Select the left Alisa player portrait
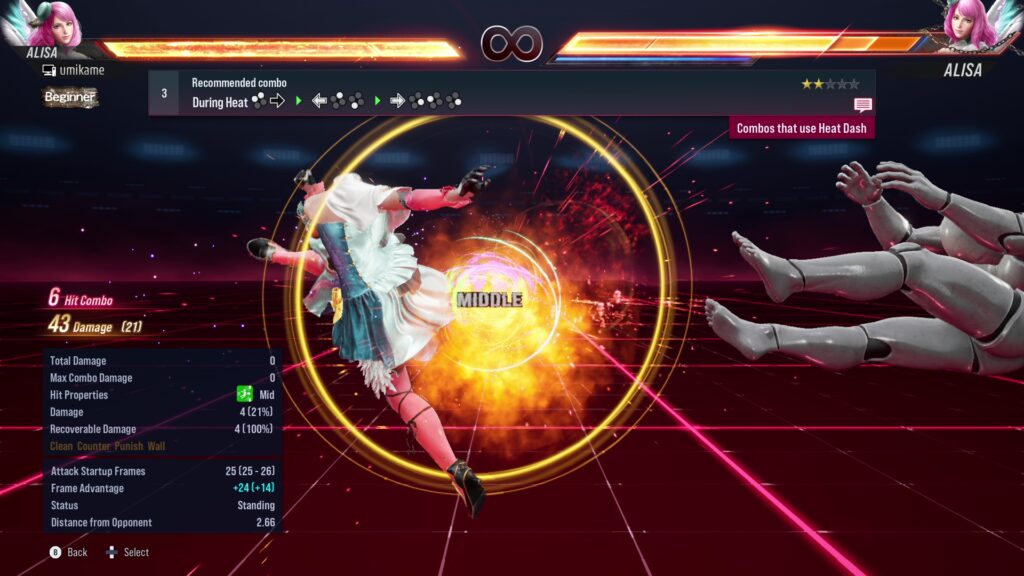 [x=52, y=24]
